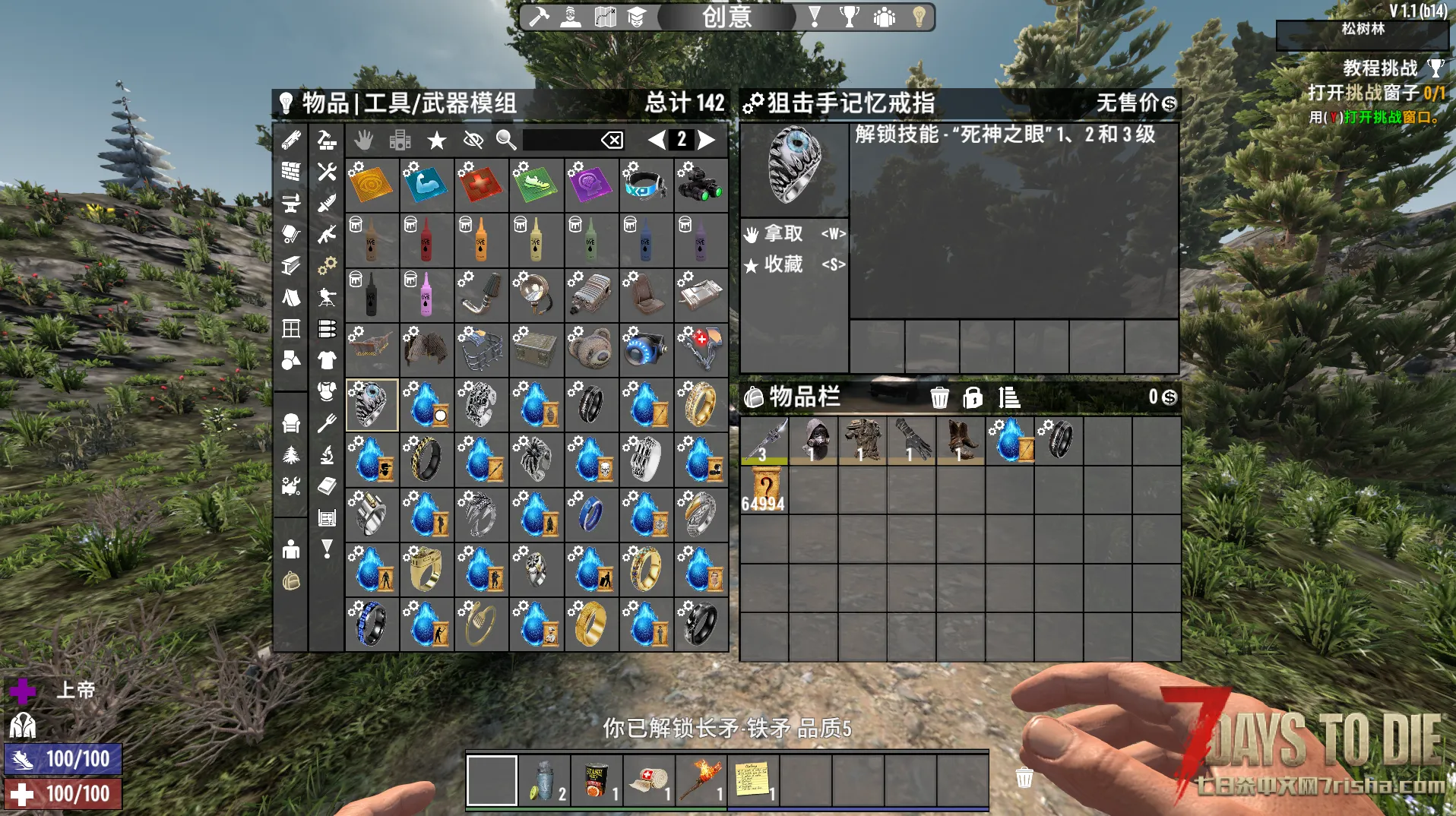Show only favorite items with the star filter

click(436, 140)
